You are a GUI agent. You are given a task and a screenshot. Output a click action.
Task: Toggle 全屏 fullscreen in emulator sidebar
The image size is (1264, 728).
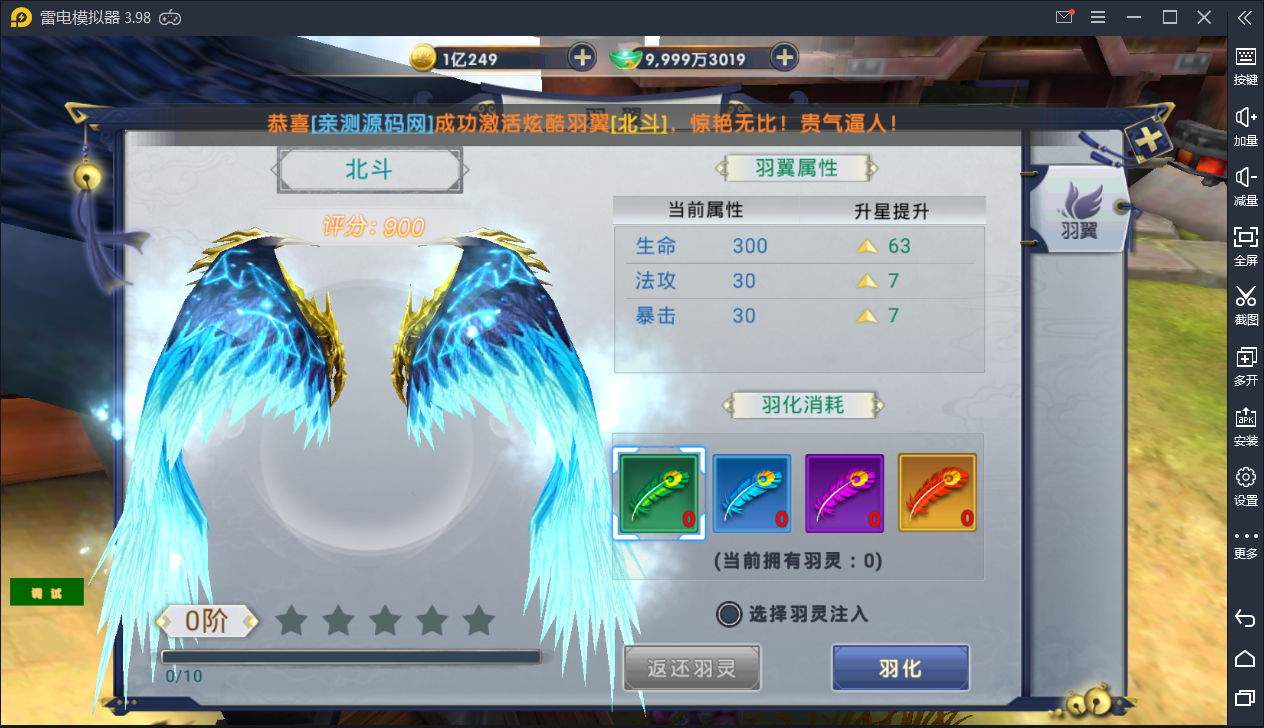tap(1245, 245)
